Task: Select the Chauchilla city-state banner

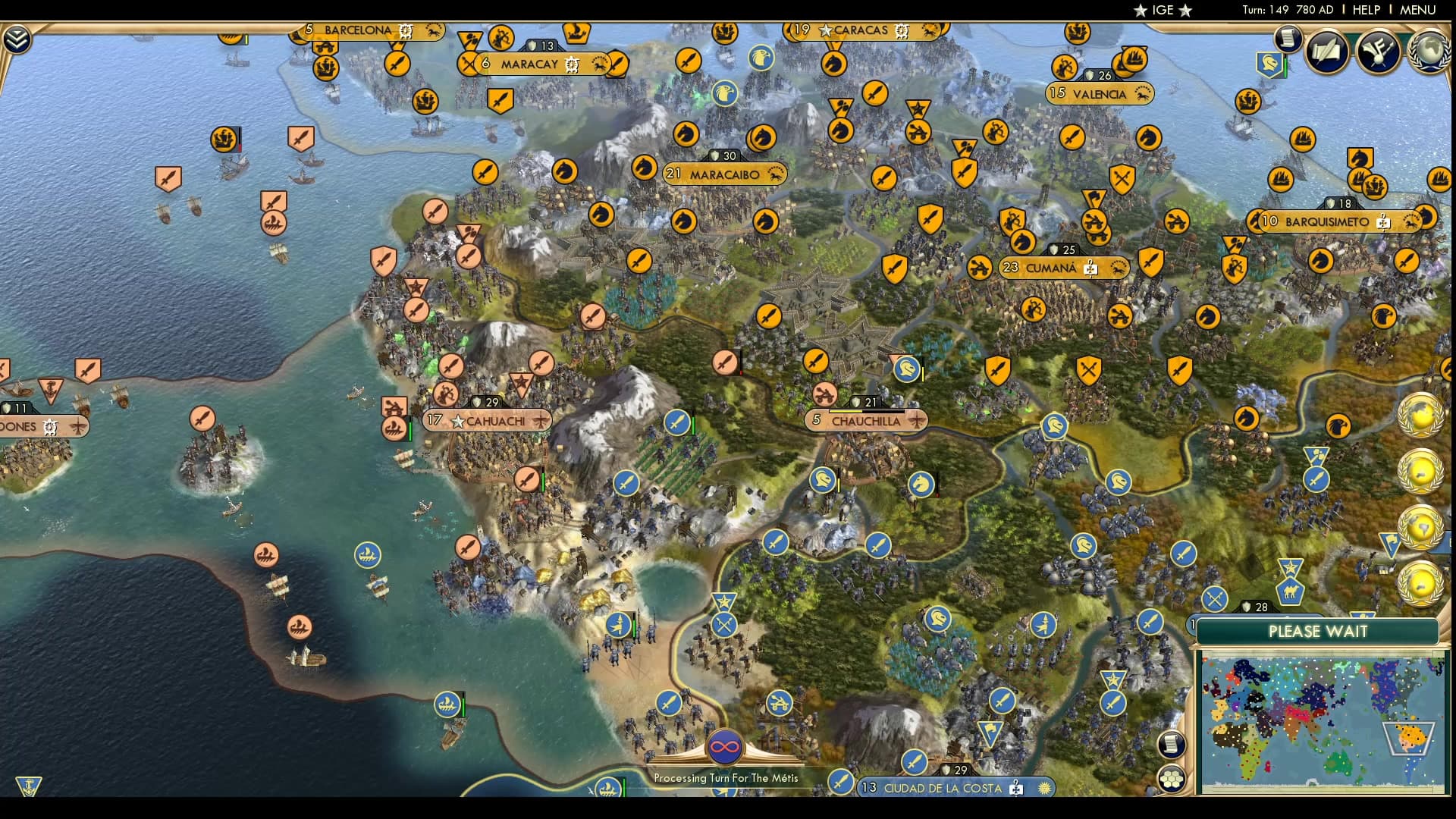Action: [x=865, y=419]
